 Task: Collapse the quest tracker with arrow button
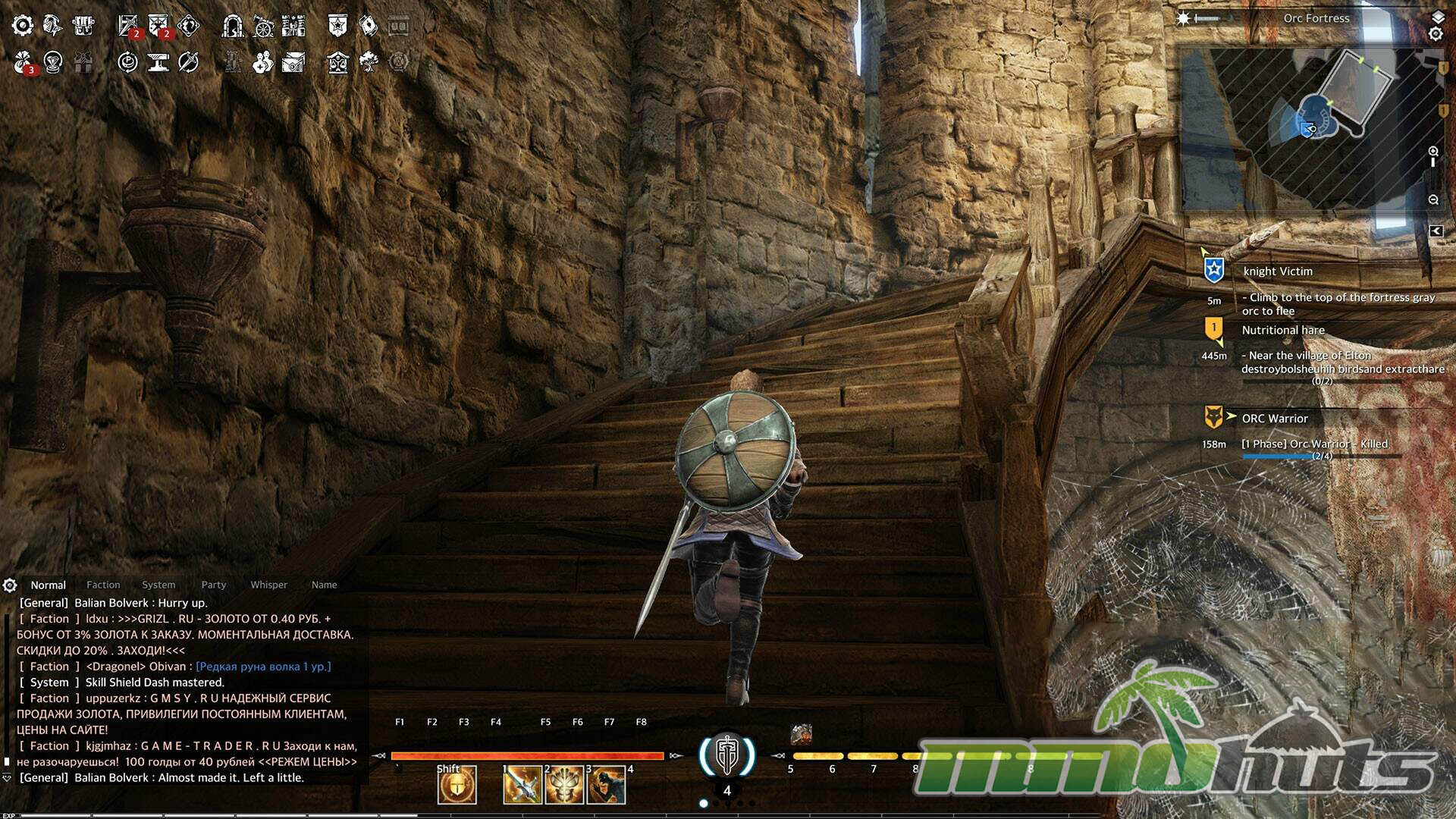[x=1436, y=231]
